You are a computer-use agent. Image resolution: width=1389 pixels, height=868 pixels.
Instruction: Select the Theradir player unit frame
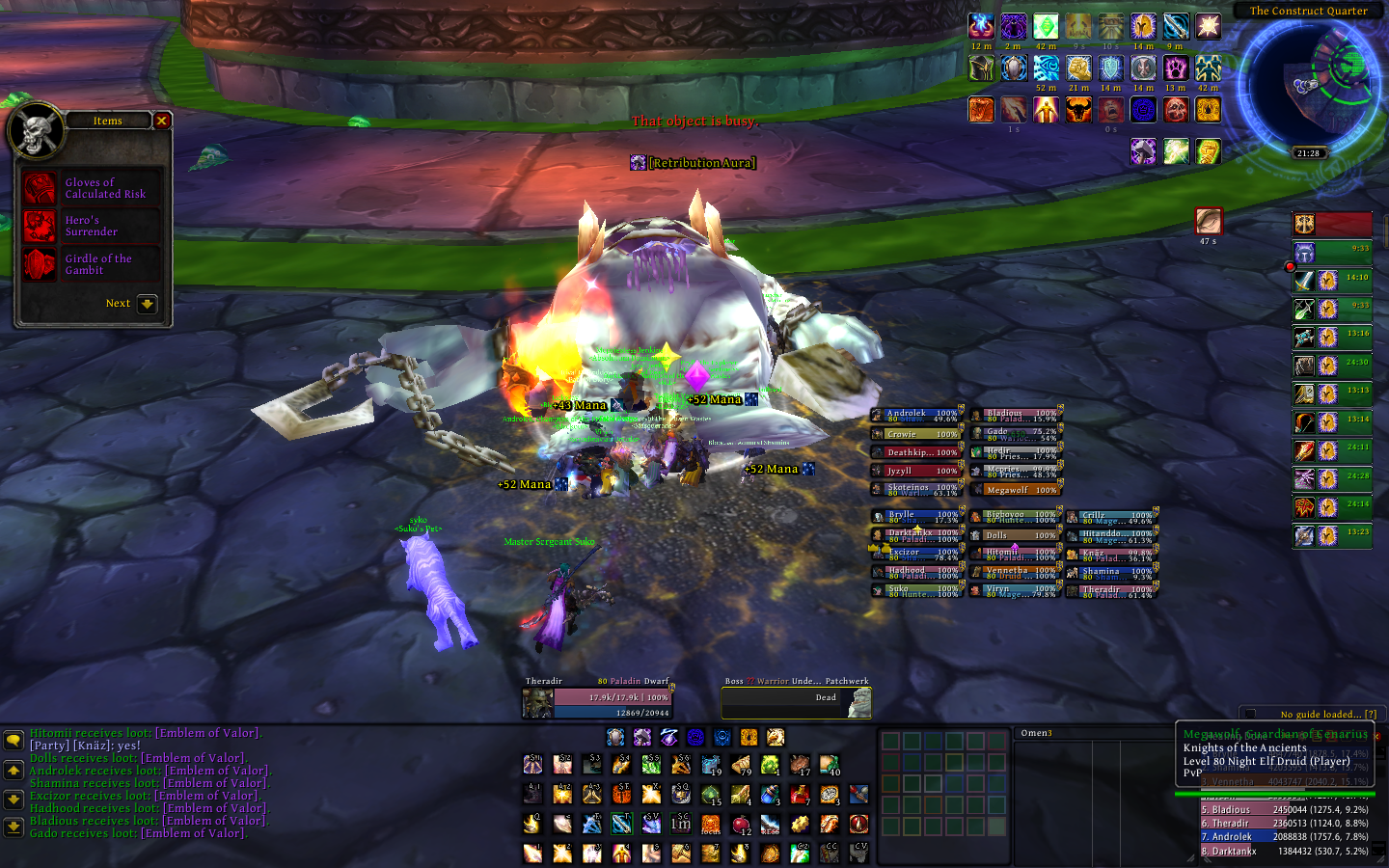tap(598, 701)
